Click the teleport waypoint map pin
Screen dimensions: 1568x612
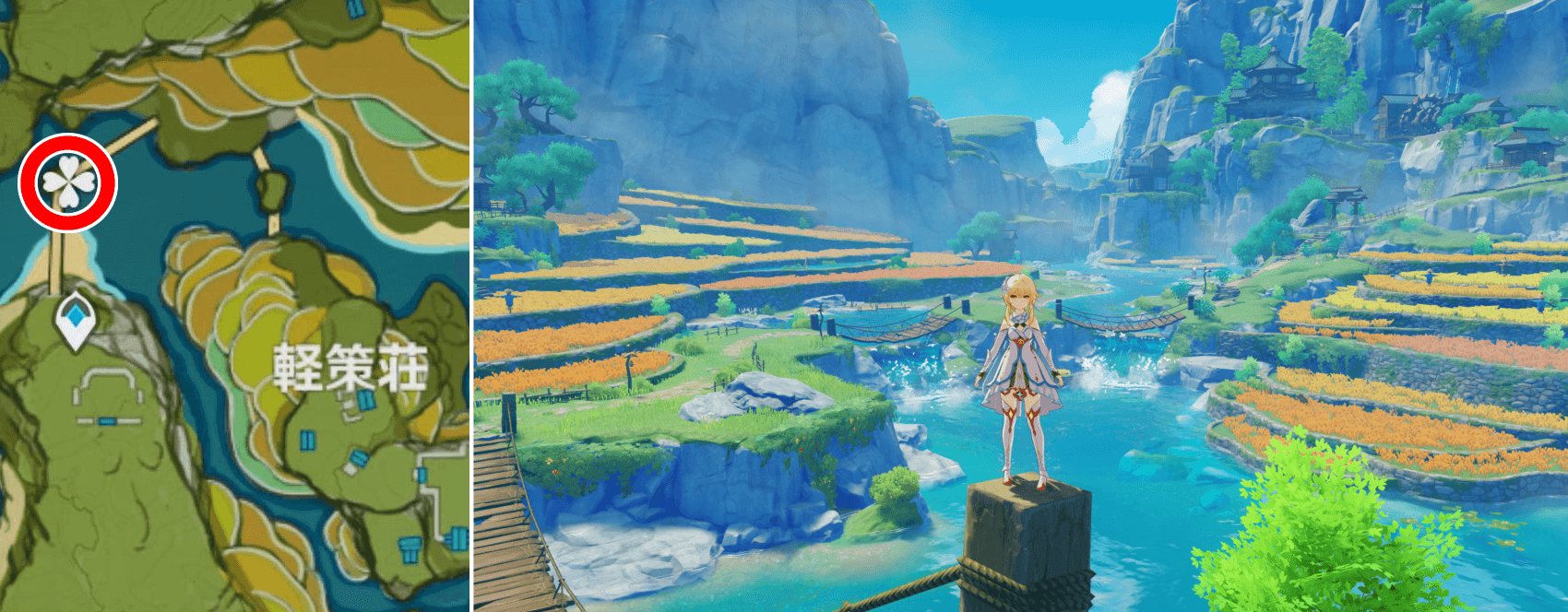point(75,319)
